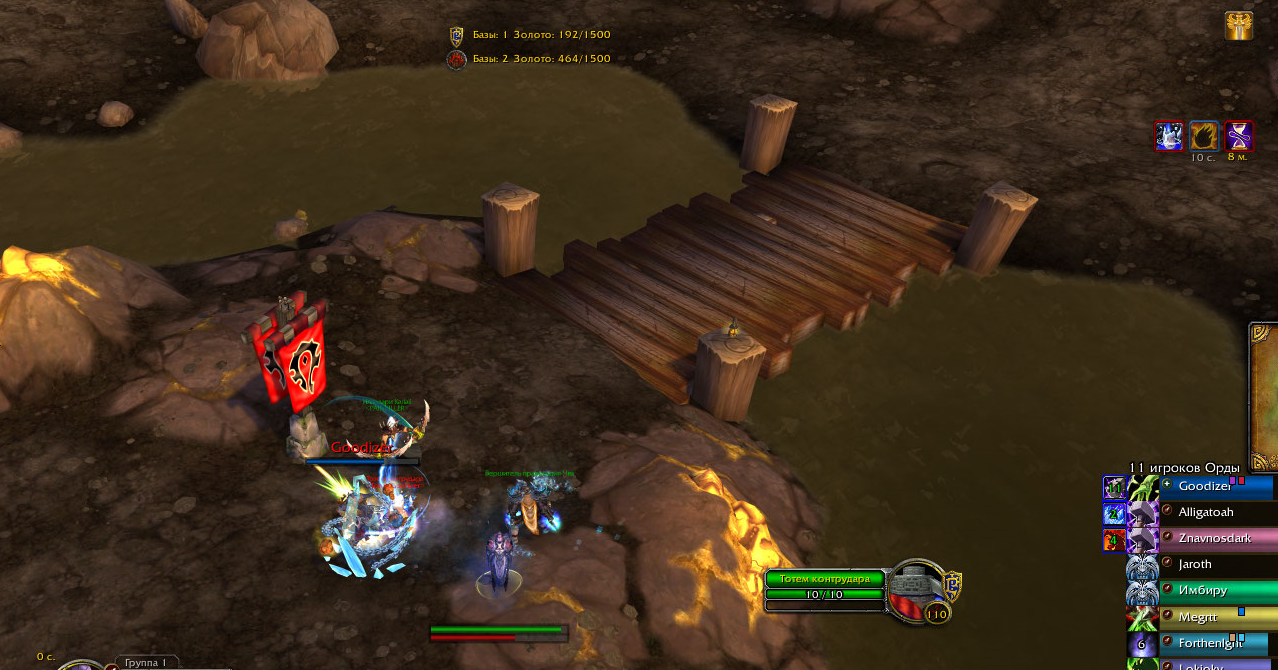This screenshot has width=1278, height=670.
Task: Click Znavnosdark's pink raid frame
Action: (x=1216, y=539)
